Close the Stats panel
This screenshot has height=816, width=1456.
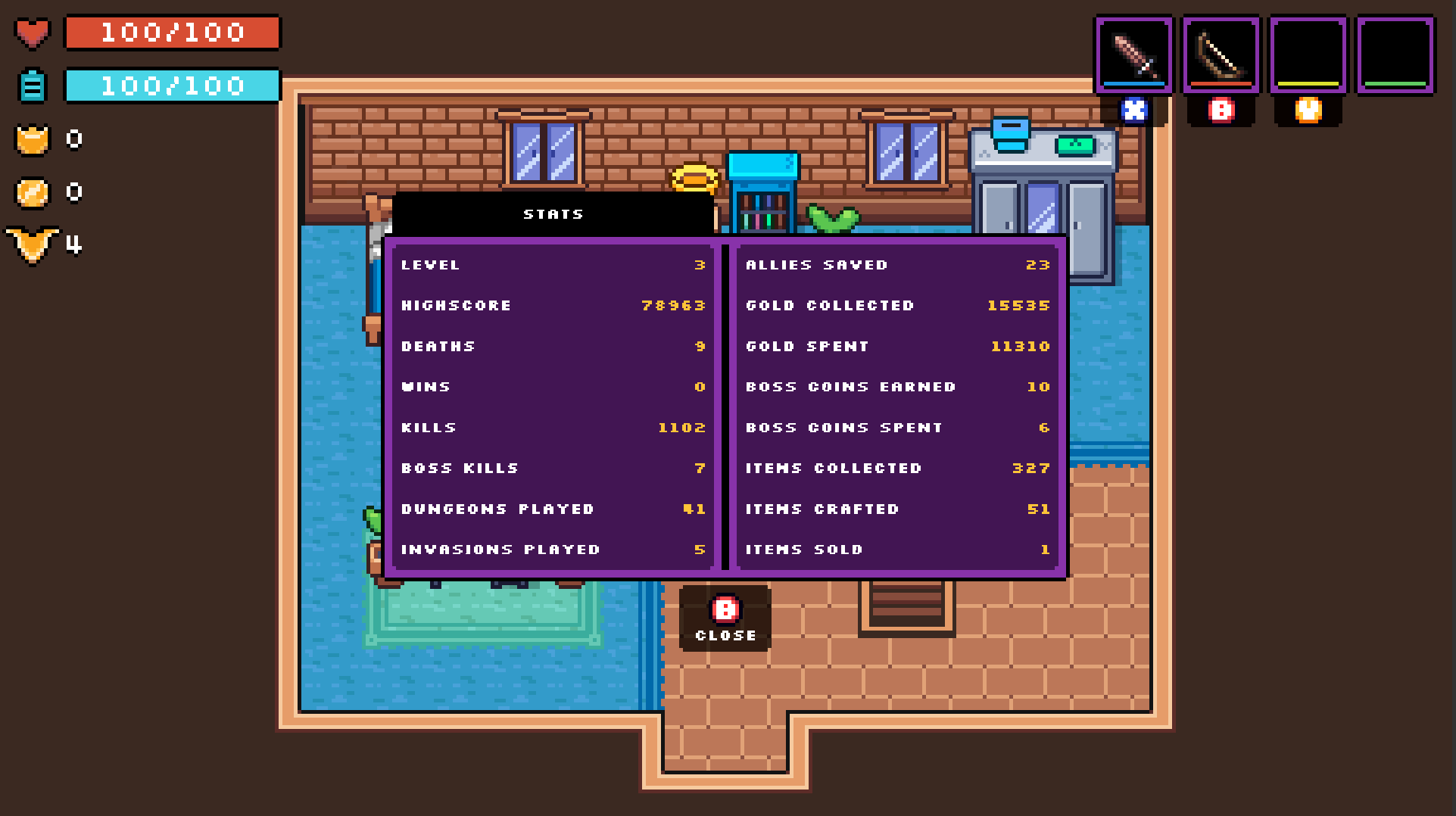[725, 618]
